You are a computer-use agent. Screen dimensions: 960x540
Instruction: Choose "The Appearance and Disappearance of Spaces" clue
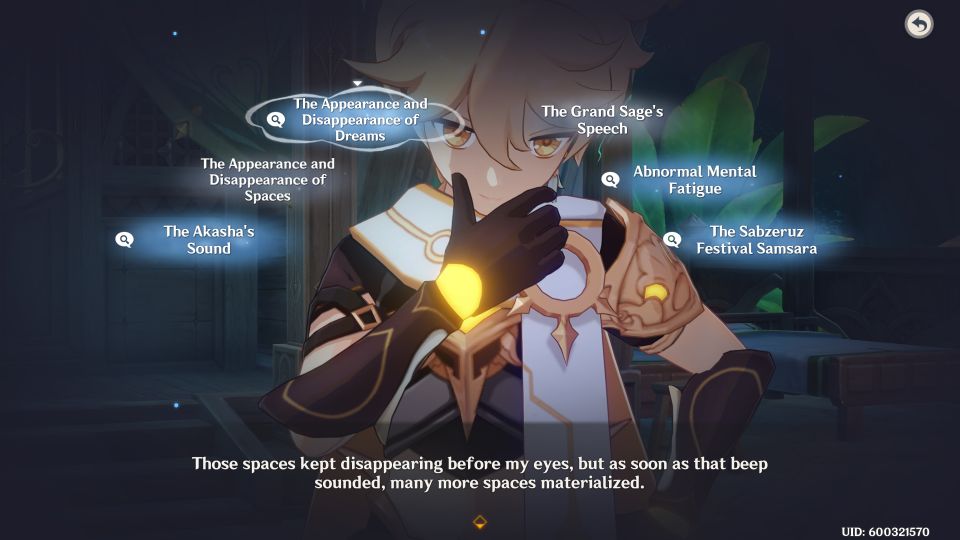[268, 180]
